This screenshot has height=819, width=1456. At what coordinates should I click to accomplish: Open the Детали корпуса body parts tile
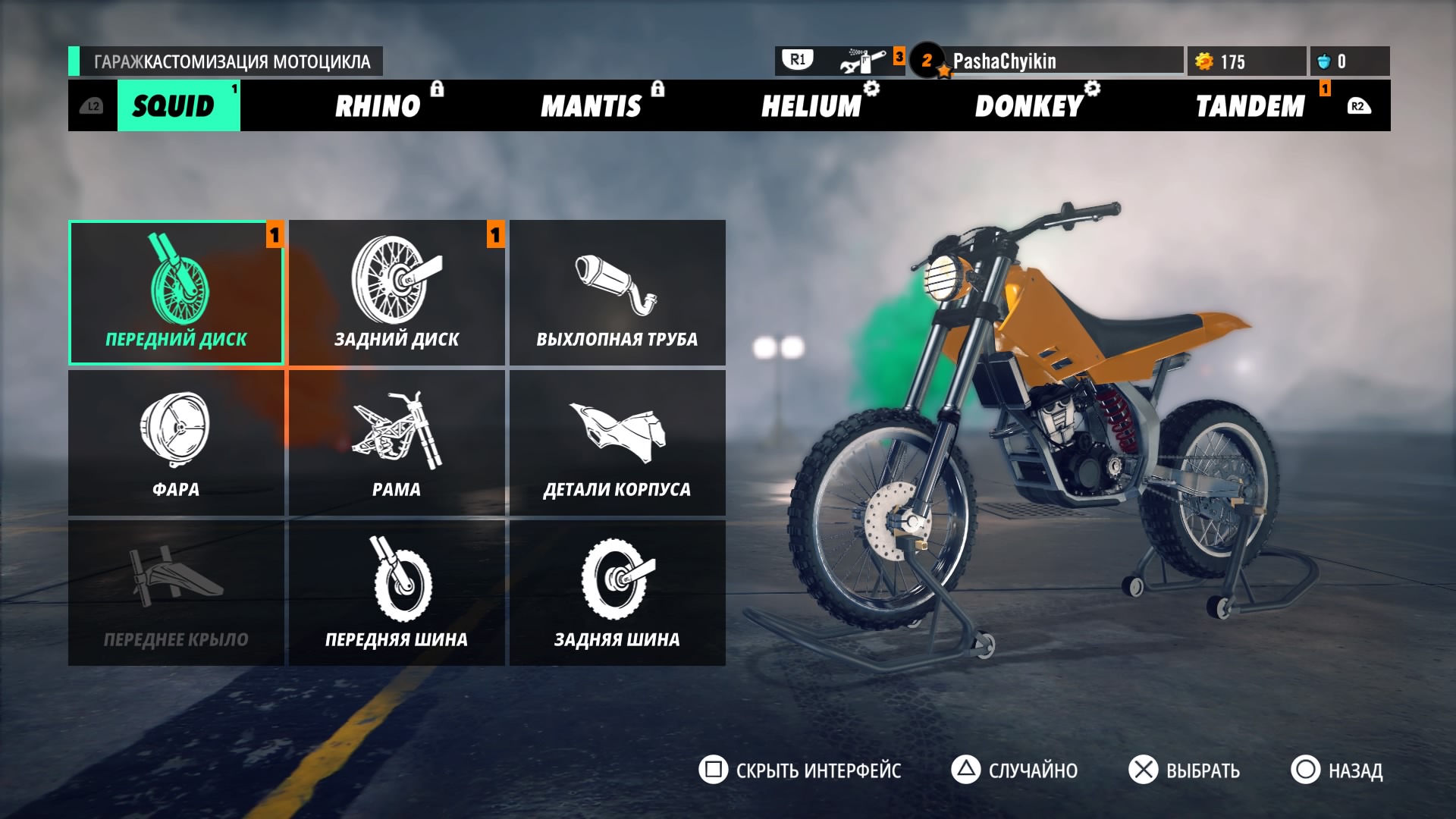pyautogui.click(x=617, y=443)
